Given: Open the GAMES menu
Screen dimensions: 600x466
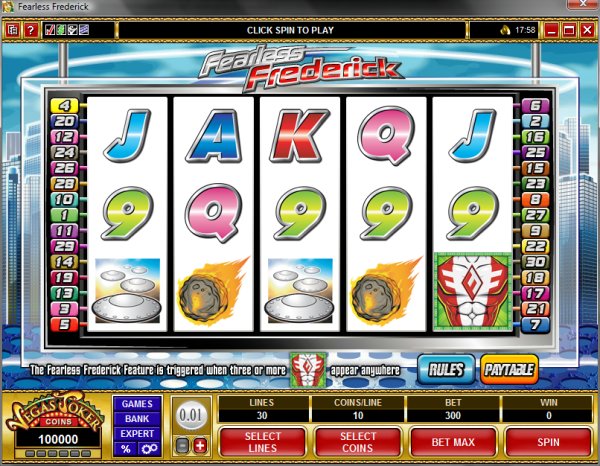Looking at the screenshot, I should point(136,404).
